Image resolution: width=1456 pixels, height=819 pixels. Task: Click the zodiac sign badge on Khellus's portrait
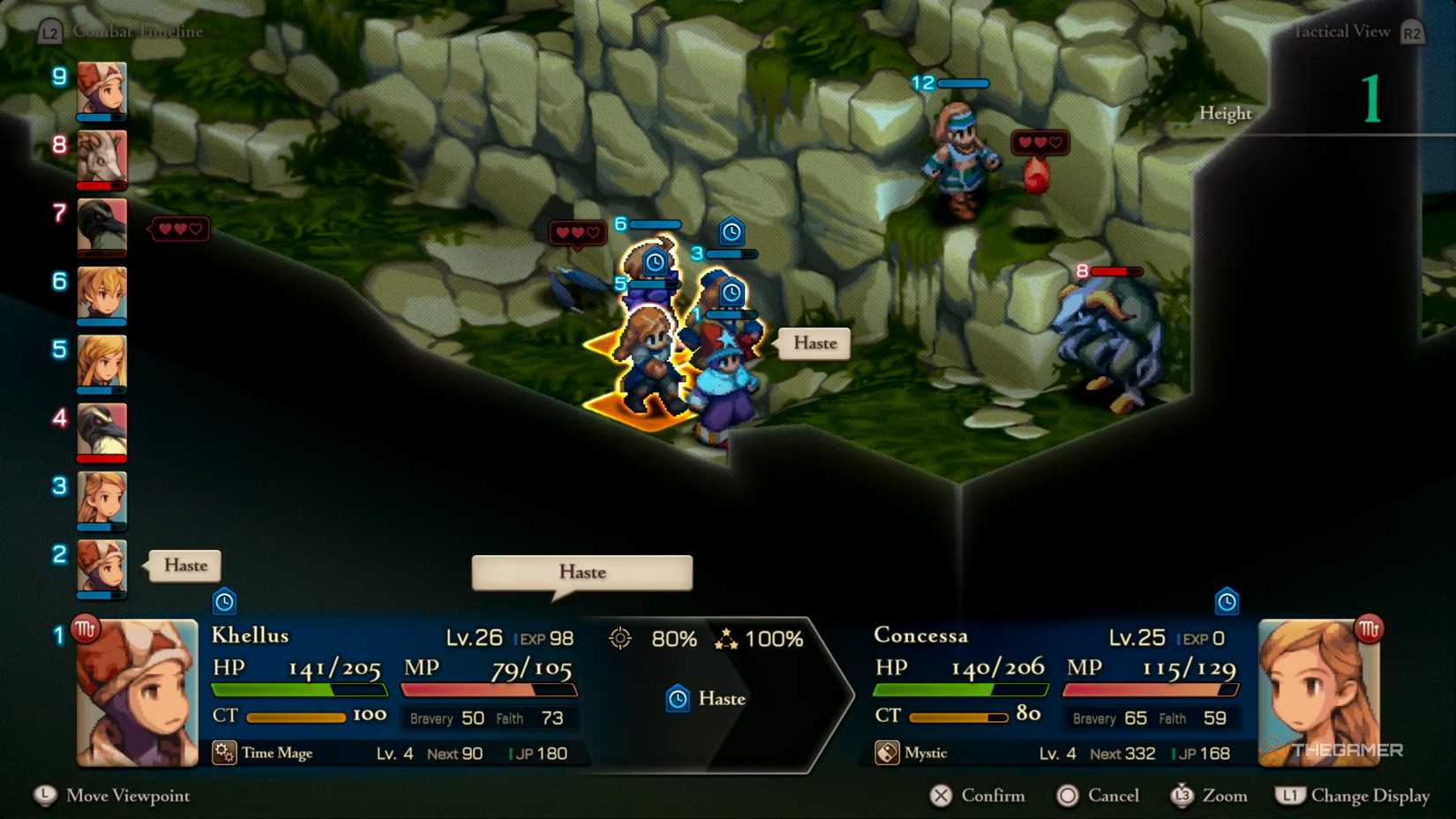(x=86, y=629)
